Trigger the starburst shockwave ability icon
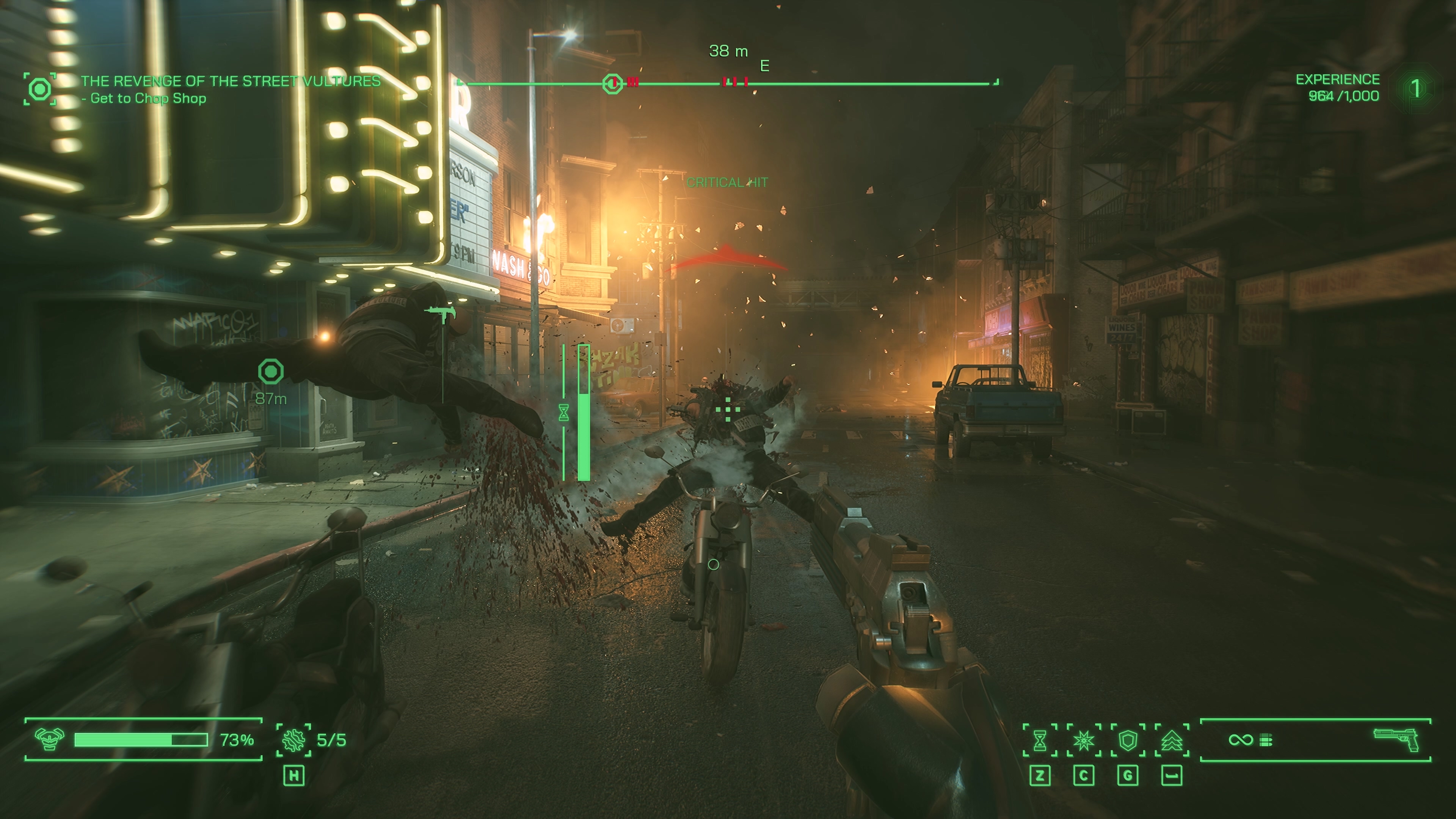The width and height of the screenshot is (1456, 819). [1084, 740]
